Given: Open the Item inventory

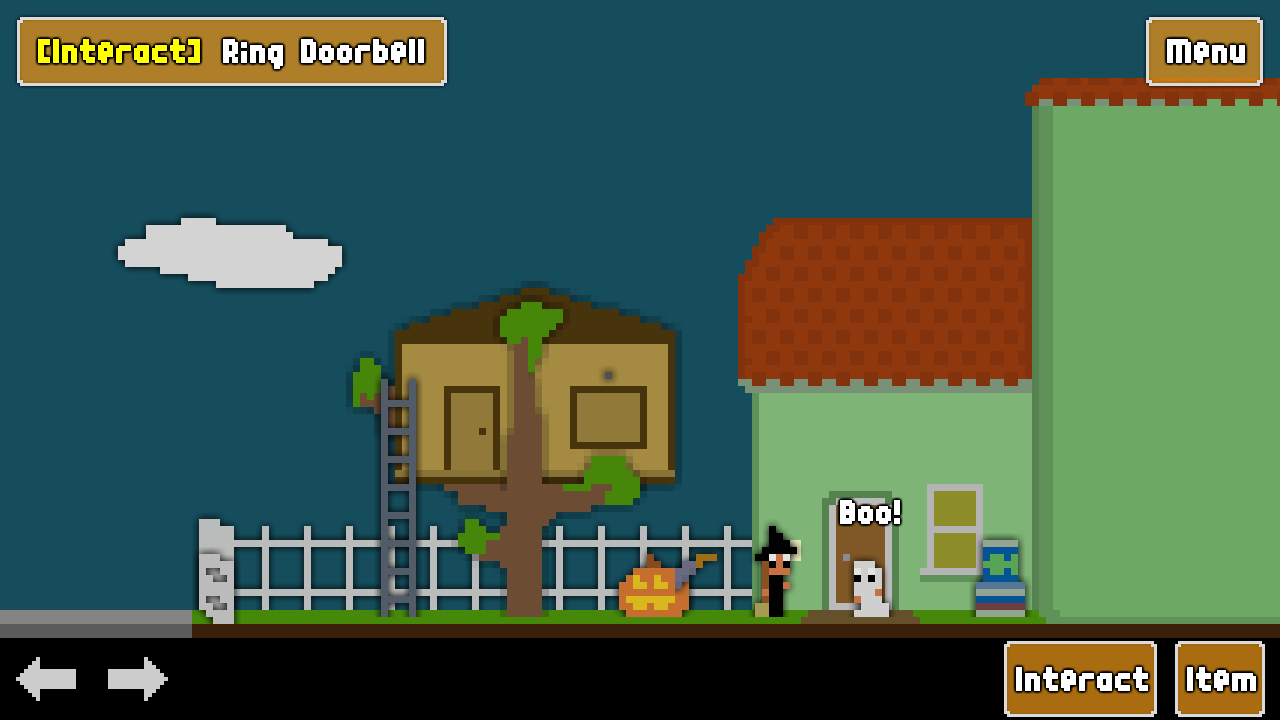Looking at the screenshot, I should (x=1219, y=678).
